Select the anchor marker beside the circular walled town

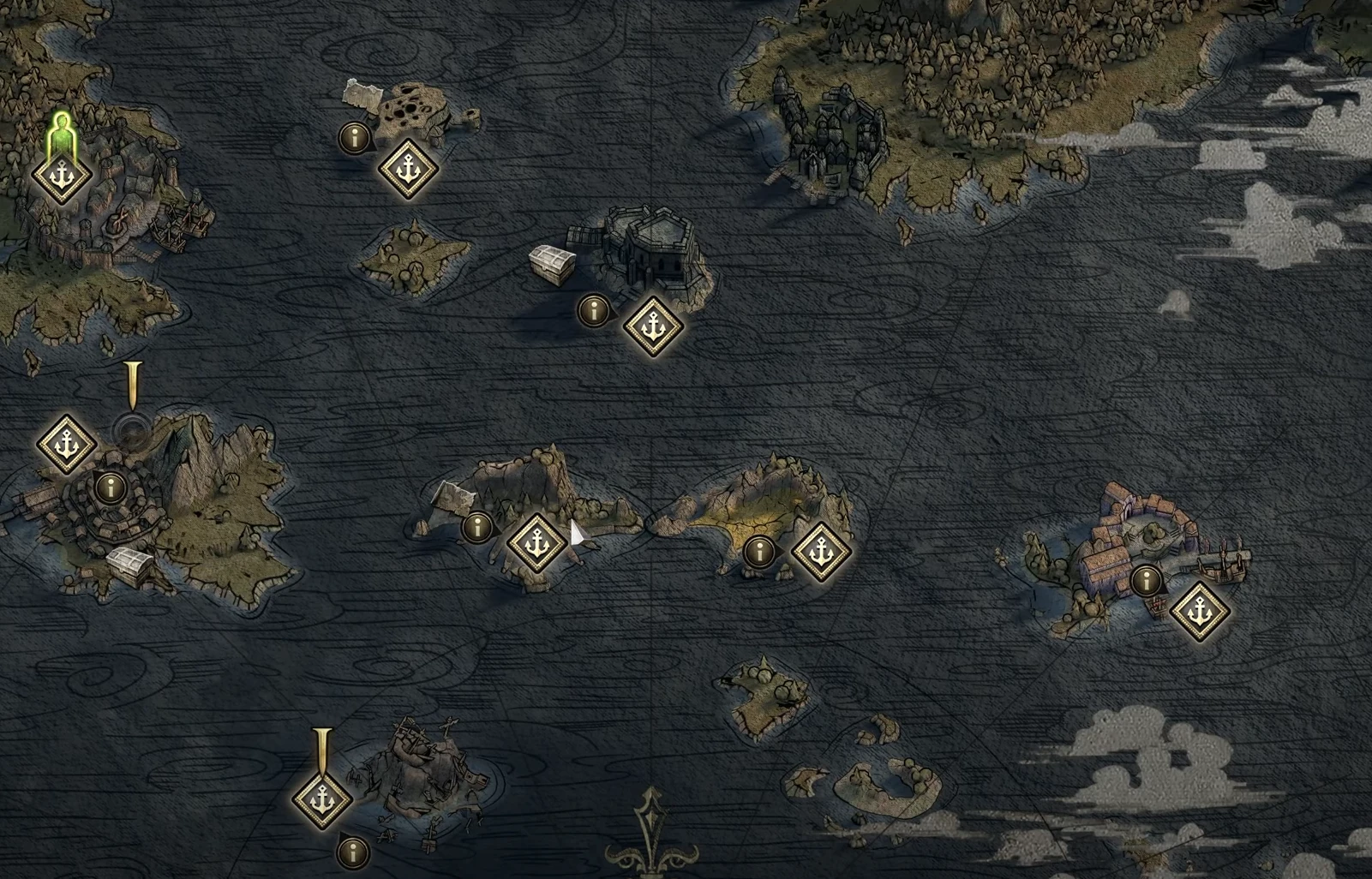coord(67,445)
